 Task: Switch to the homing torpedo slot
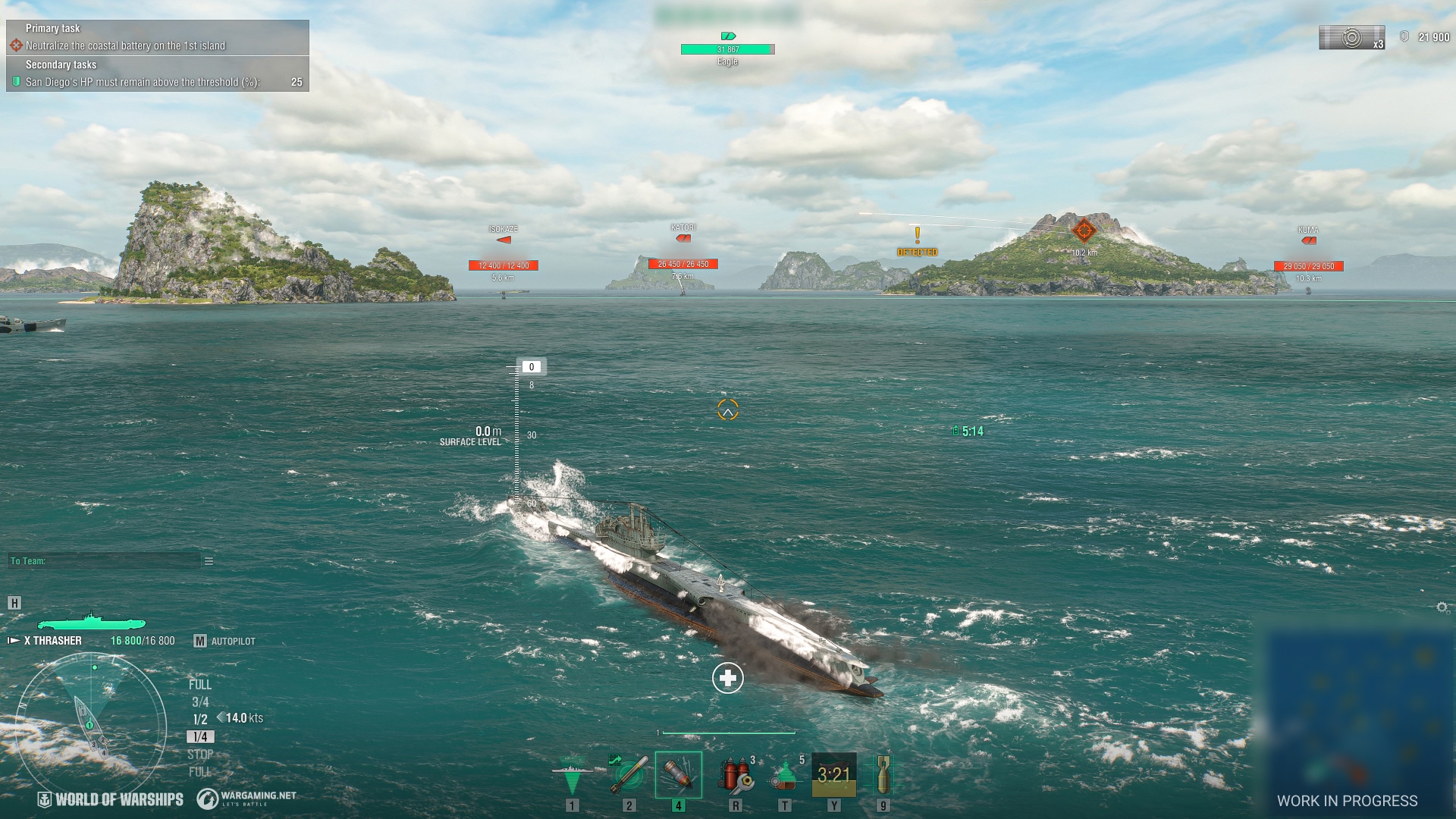[x=629, y=775]
